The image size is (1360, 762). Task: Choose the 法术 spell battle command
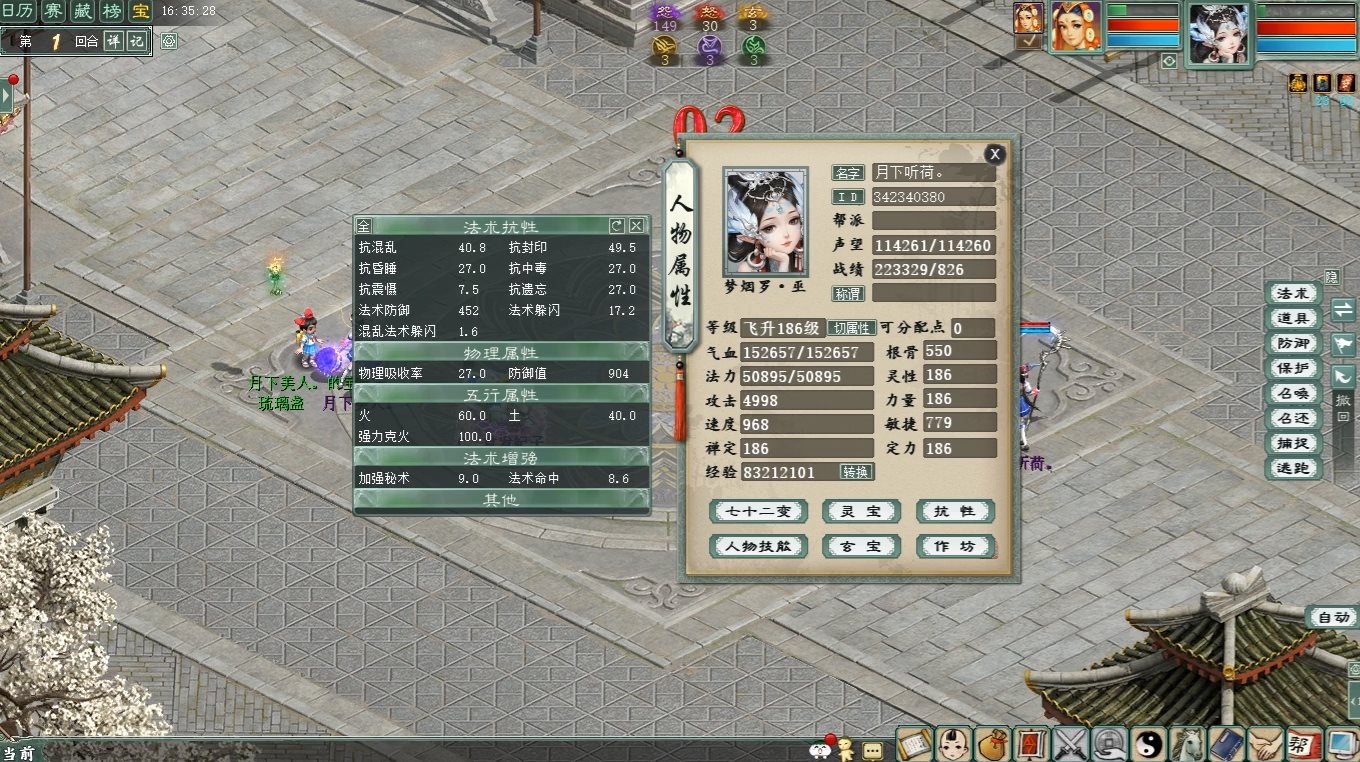(x=1292, y=294)
